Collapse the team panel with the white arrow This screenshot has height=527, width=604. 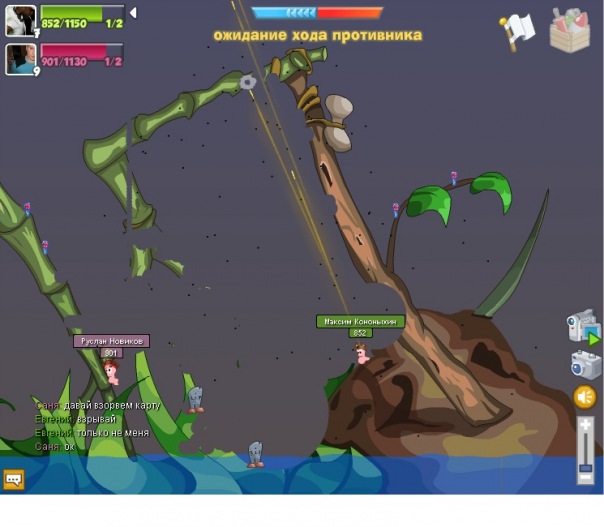point(134,13)
